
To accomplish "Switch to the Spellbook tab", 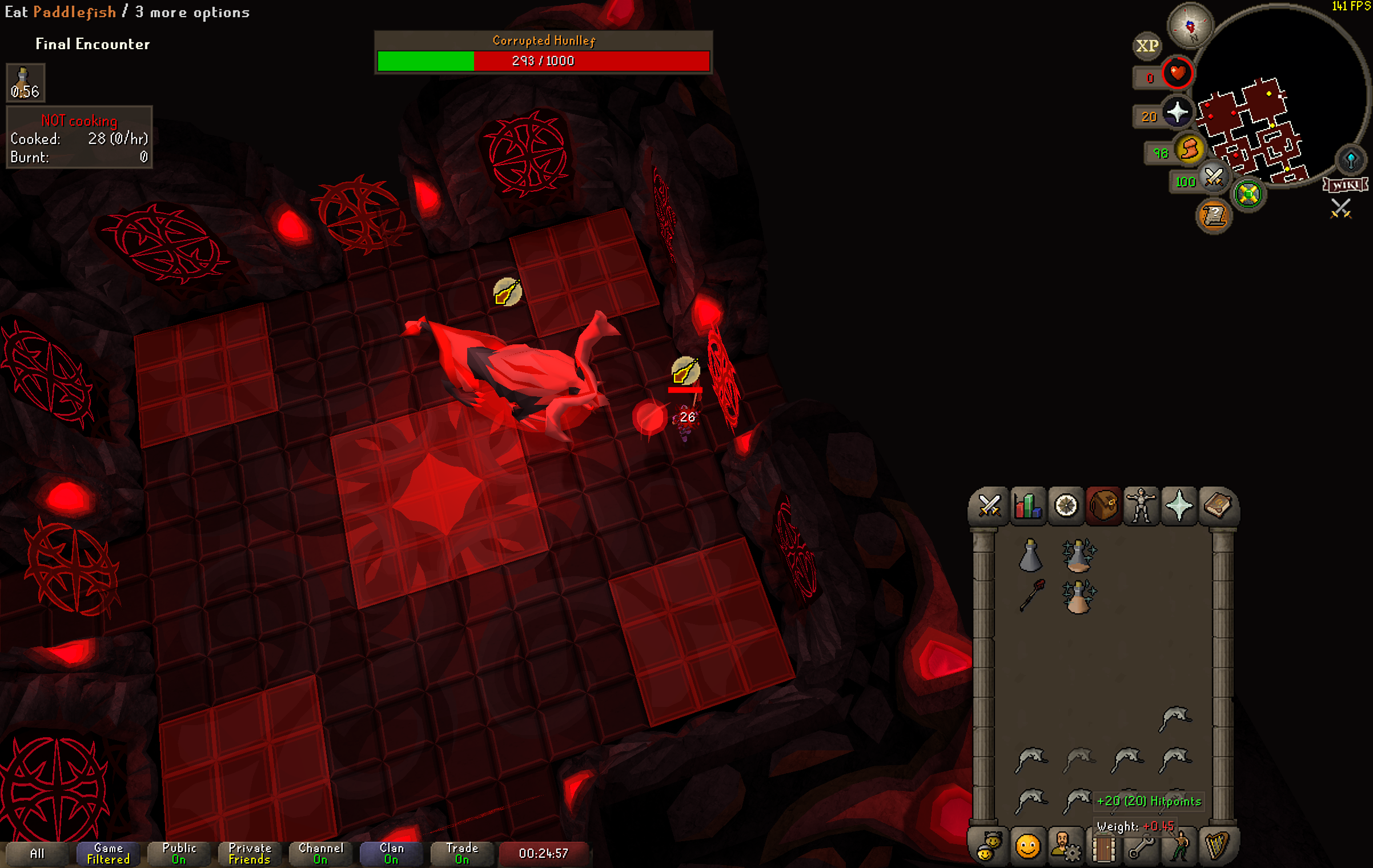I will [1217, 506].
